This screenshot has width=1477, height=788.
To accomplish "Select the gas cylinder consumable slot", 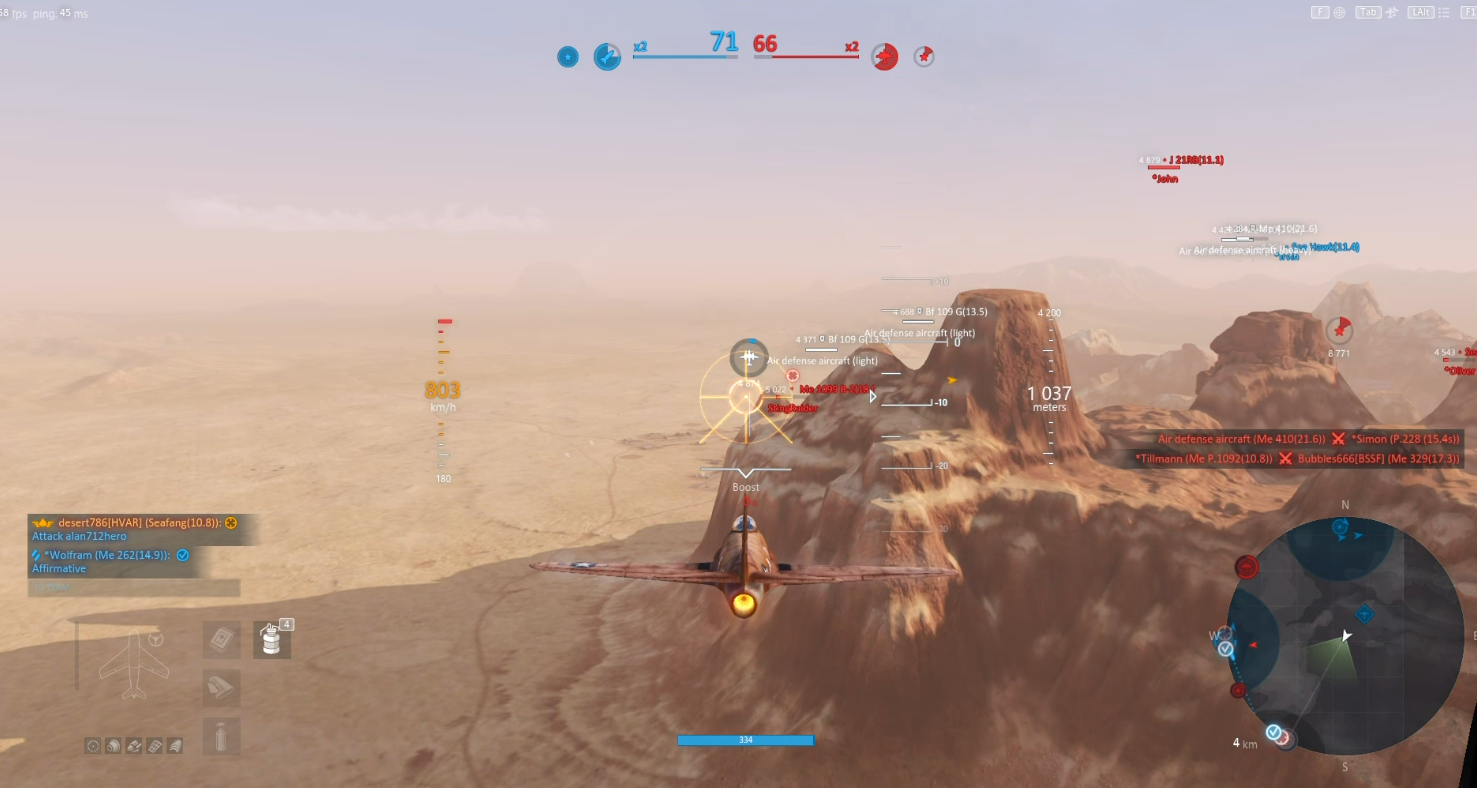I will [221, 737].
